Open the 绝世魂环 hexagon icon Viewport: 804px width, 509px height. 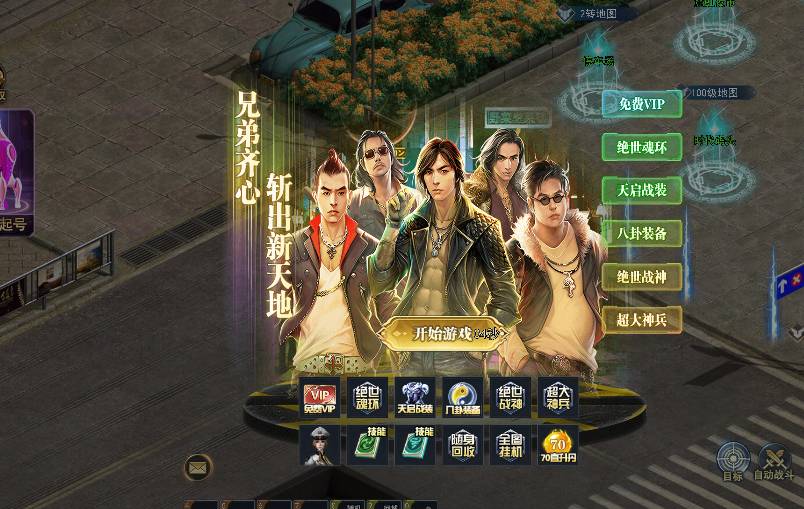367,396
